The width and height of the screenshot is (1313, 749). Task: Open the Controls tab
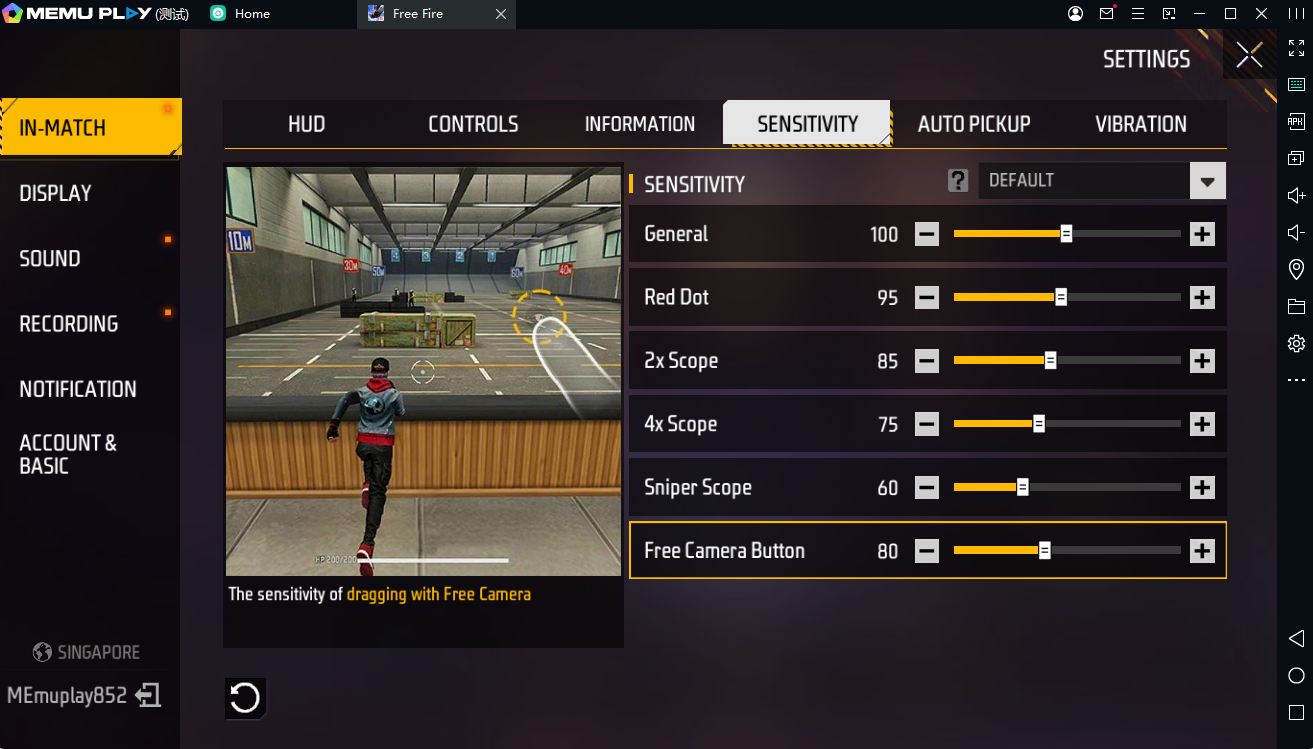[473, 124]
